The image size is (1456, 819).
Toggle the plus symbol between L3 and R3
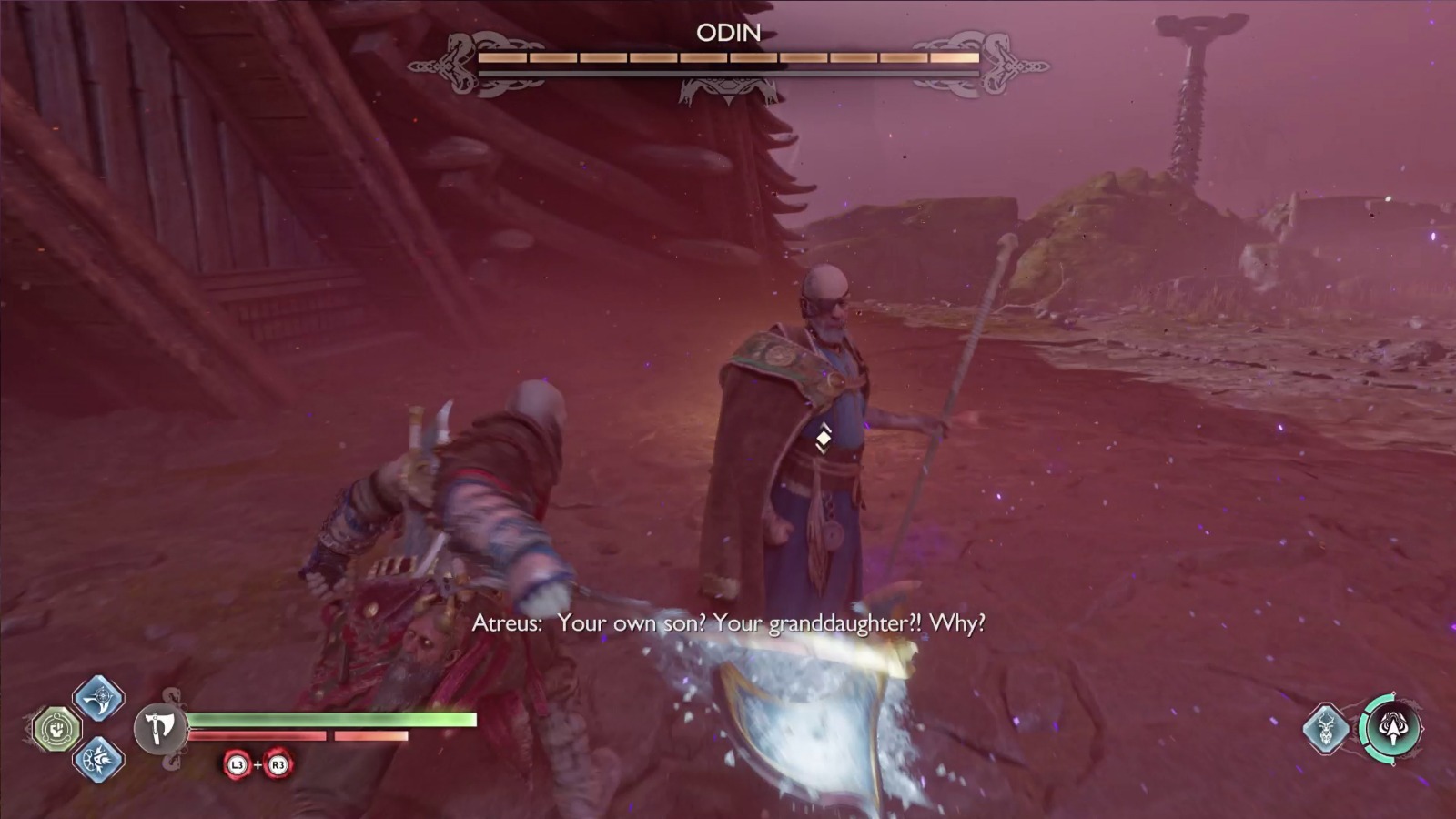[x=258, y=766]
